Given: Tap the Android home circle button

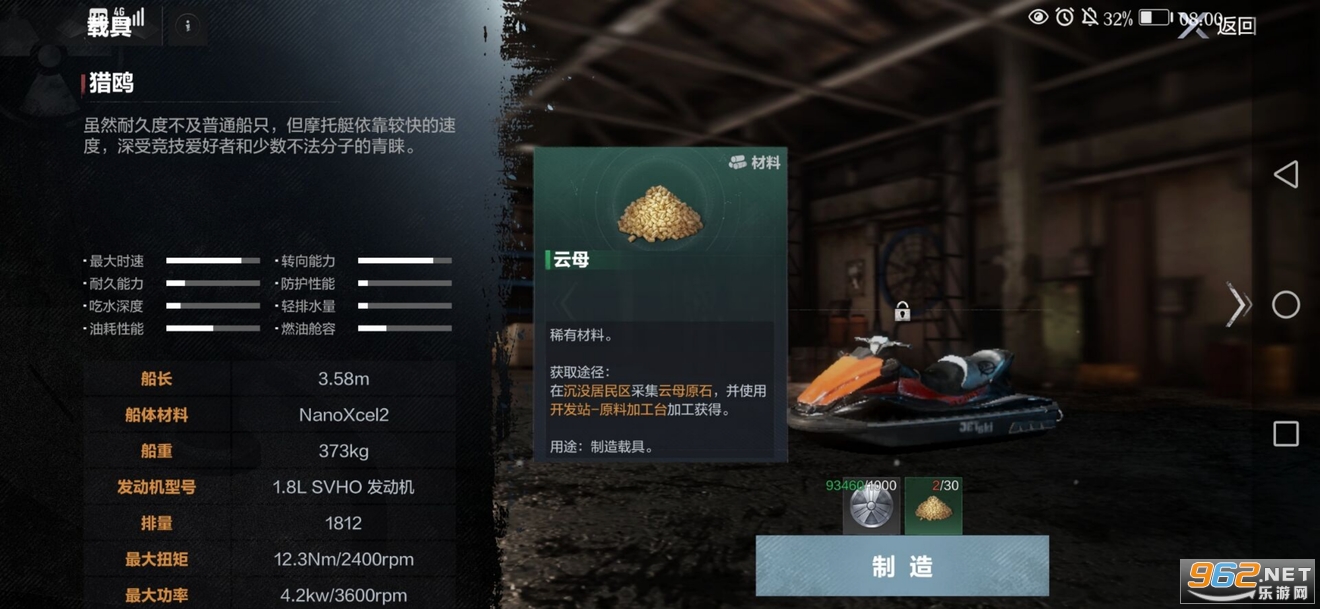Looking at the screenshot, I should point(1285,305).
